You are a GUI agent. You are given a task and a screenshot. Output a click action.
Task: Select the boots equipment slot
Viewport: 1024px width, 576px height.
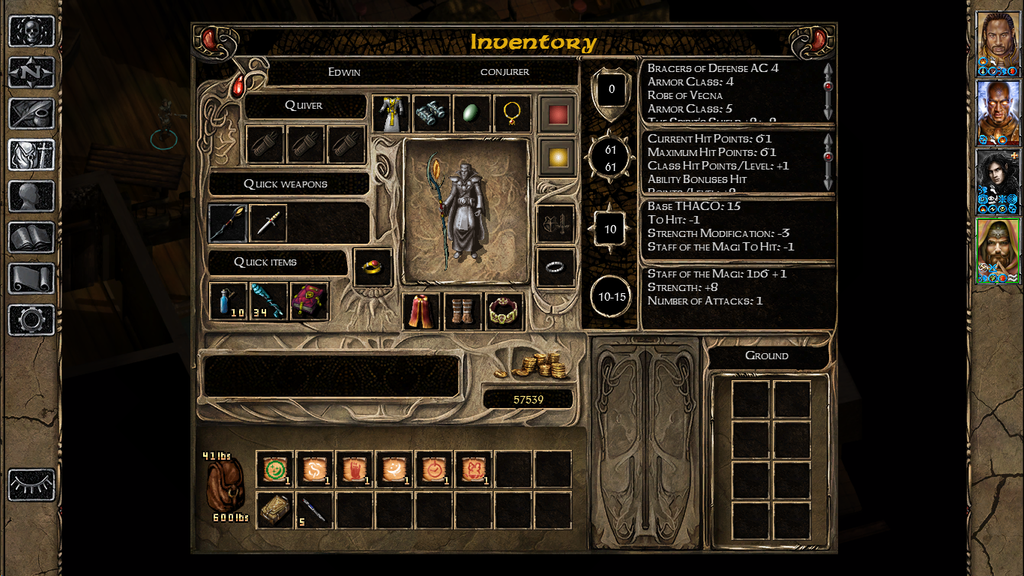click(x=463, y=311)
